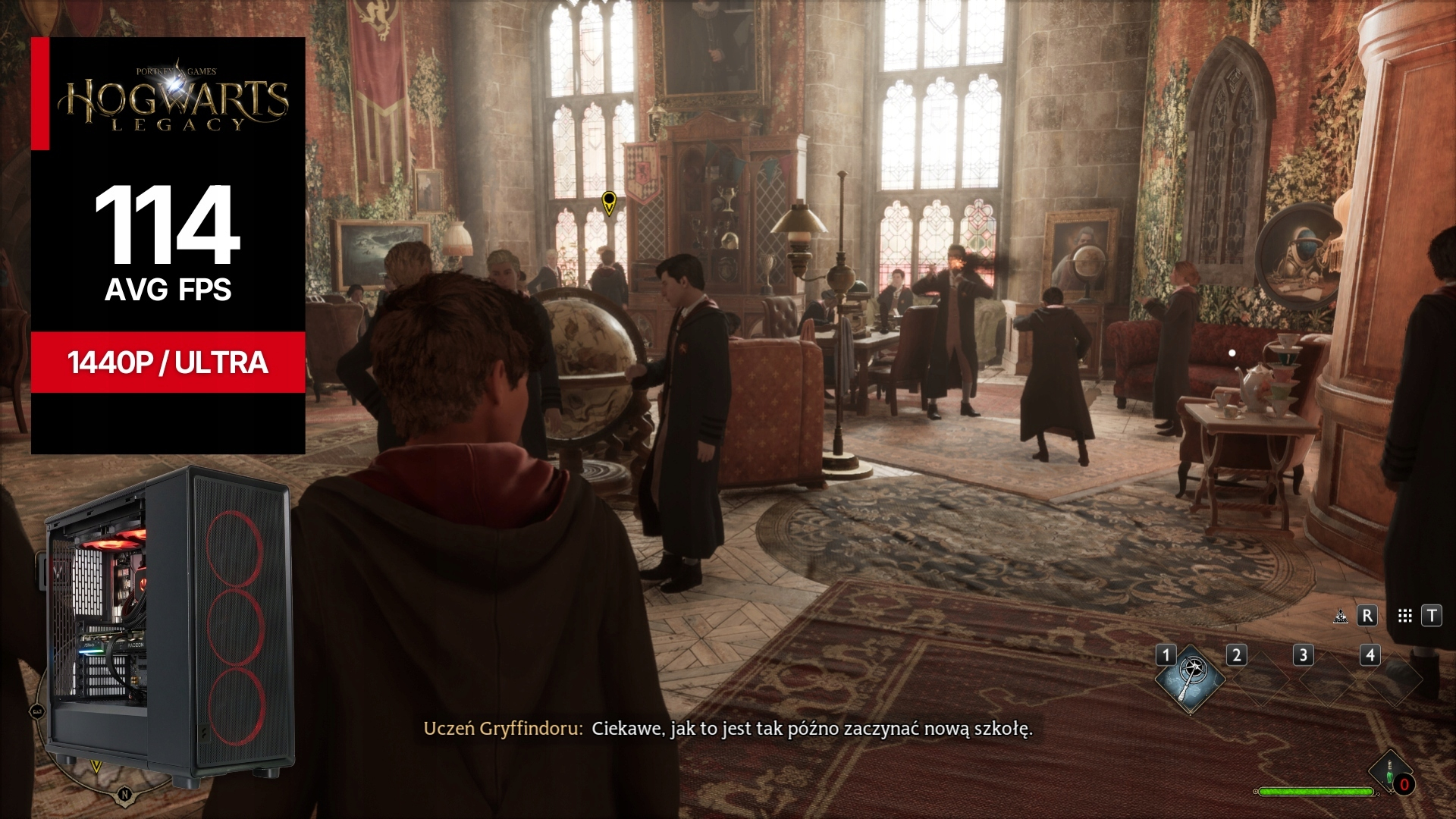The height and width of the screenshot is (819, 1456).
Task: Click the minimap compass N marker
Action: (124, 795)
